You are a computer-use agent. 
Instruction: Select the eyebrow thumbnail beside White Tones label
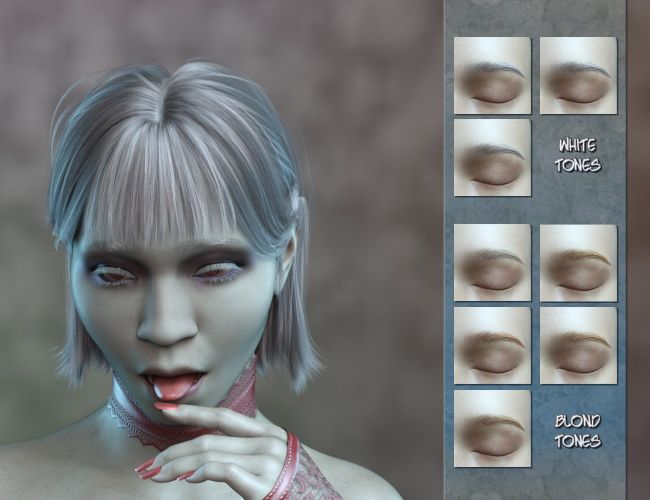click(492, 158)
